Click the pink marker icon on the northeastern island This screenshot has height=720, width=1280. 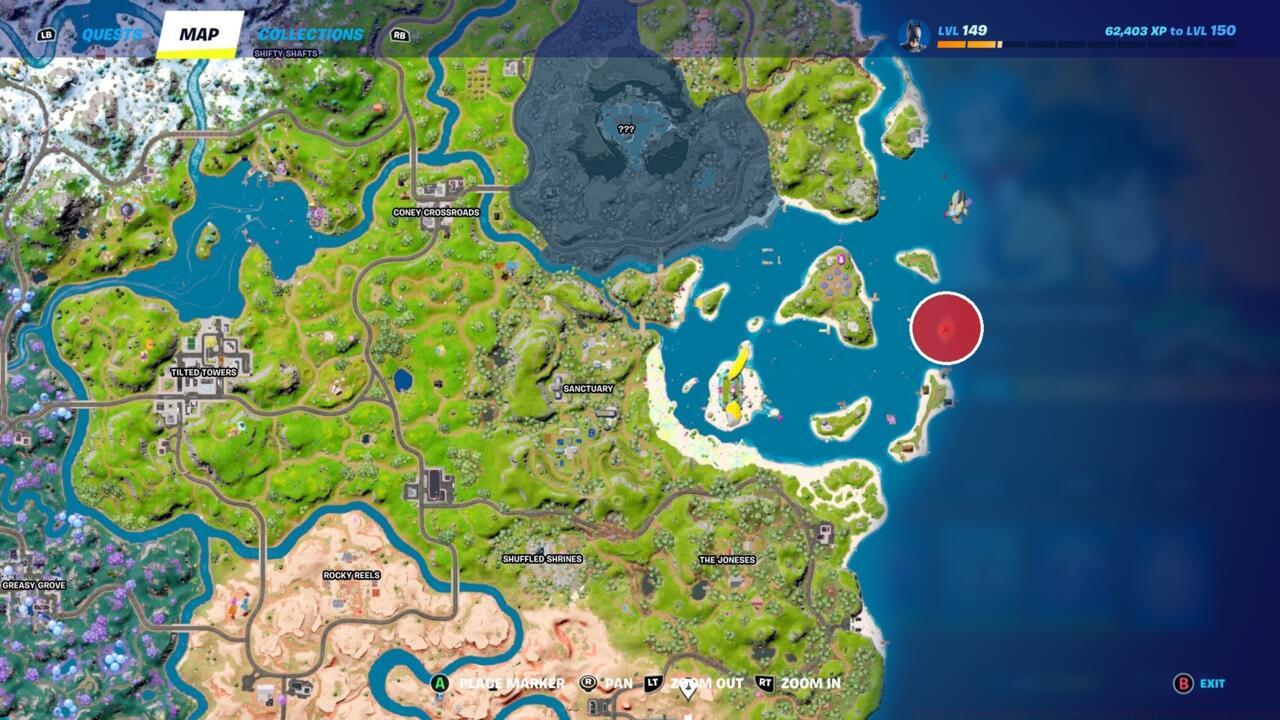841,257
